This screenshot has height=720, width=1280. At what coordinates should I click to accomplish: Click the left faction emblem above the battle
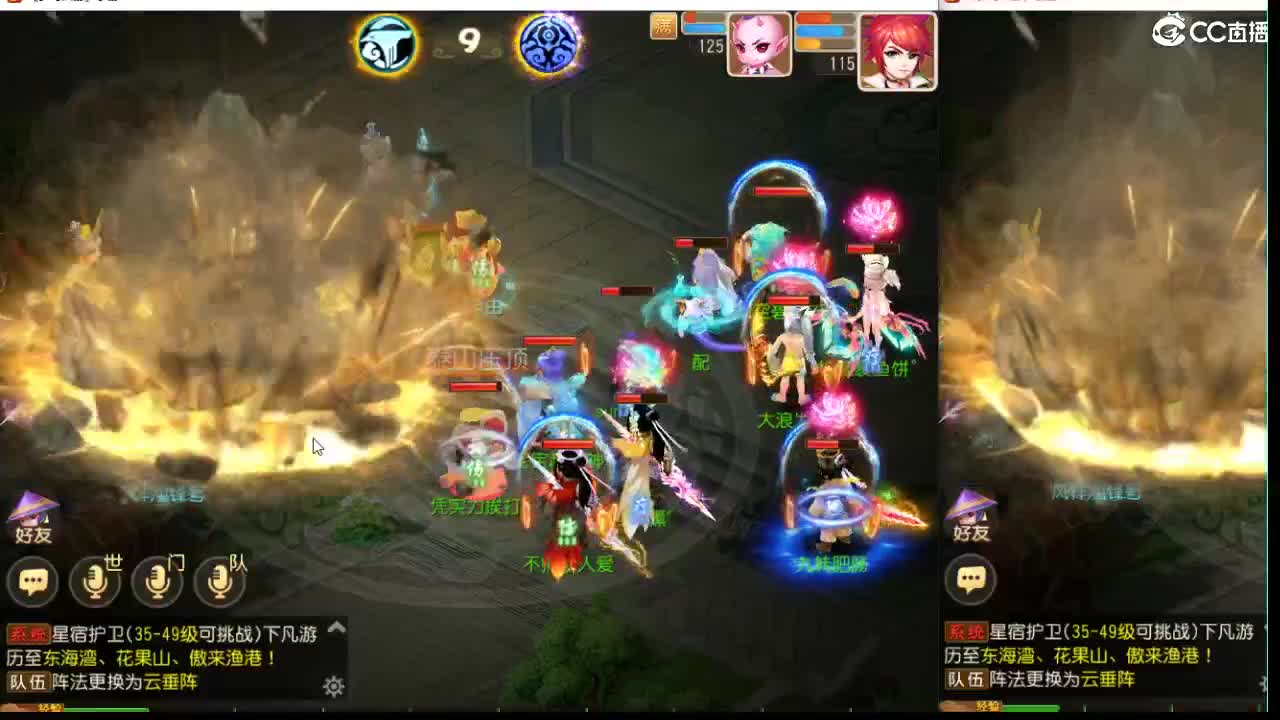387,44
